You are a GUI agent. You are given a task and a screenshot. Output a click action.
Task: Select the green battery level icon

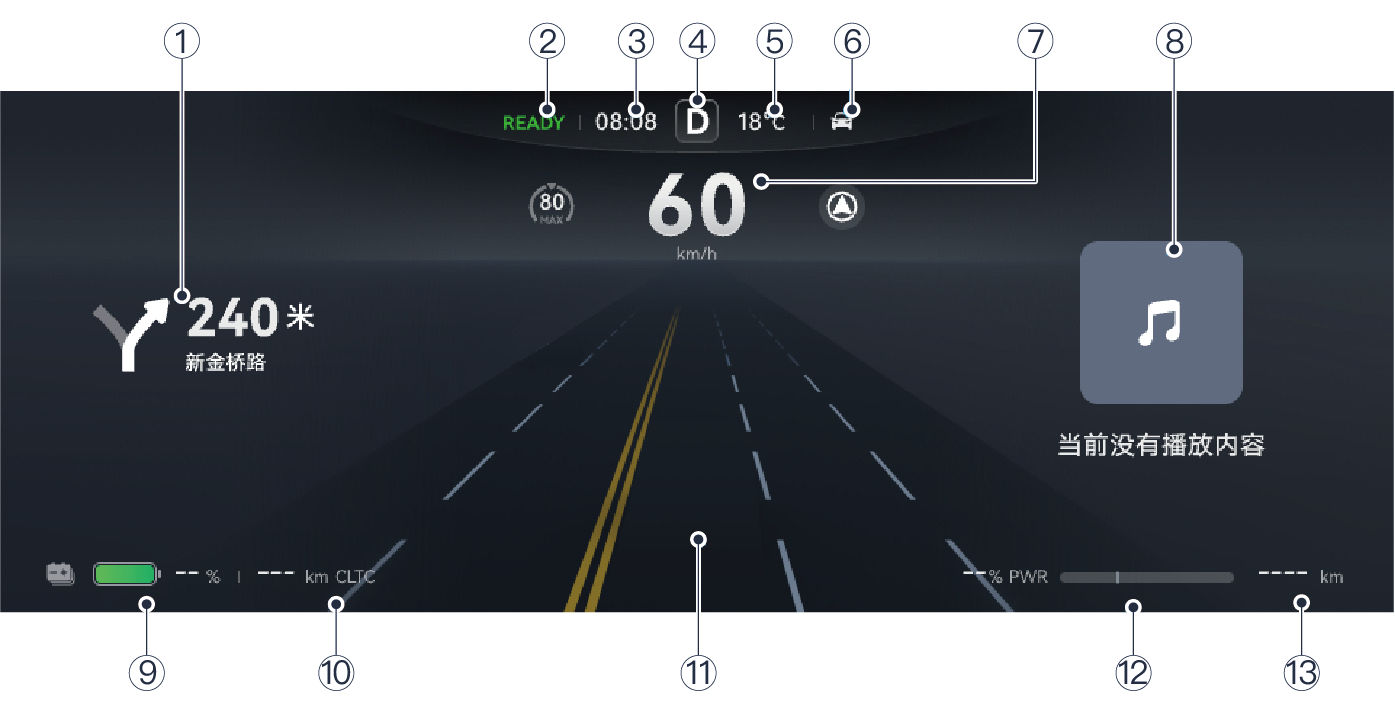click(x=126, y=574)
